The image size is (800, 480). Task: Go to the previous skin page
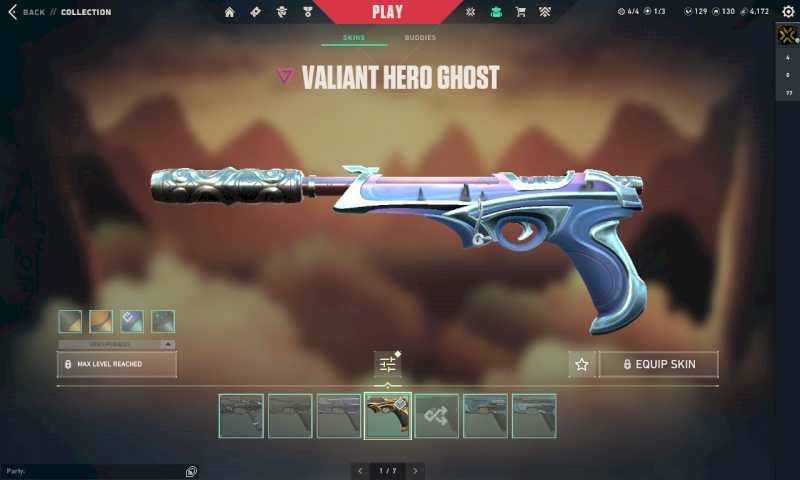[x=360, y=470]
